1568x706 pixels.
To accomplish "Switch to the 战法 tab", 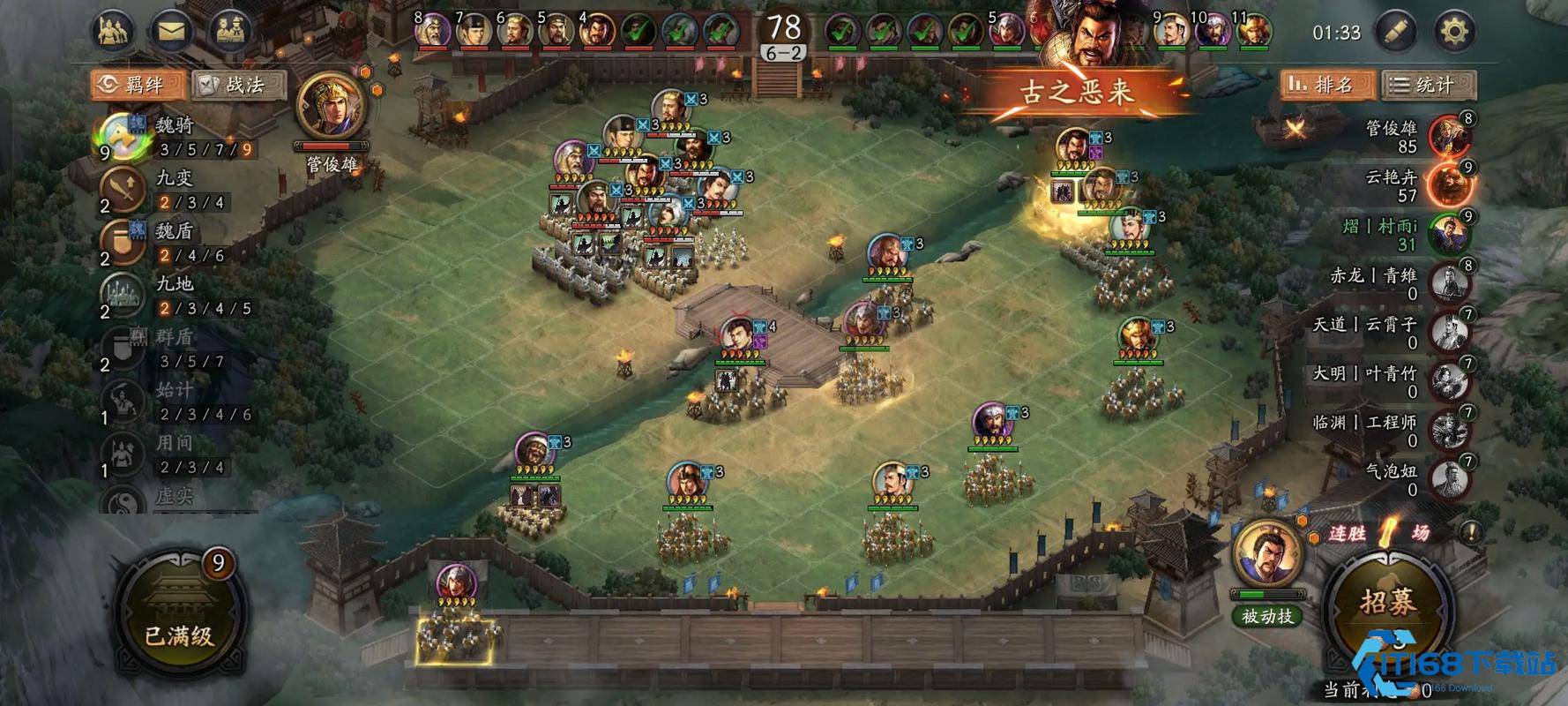I will click(238, 85).
